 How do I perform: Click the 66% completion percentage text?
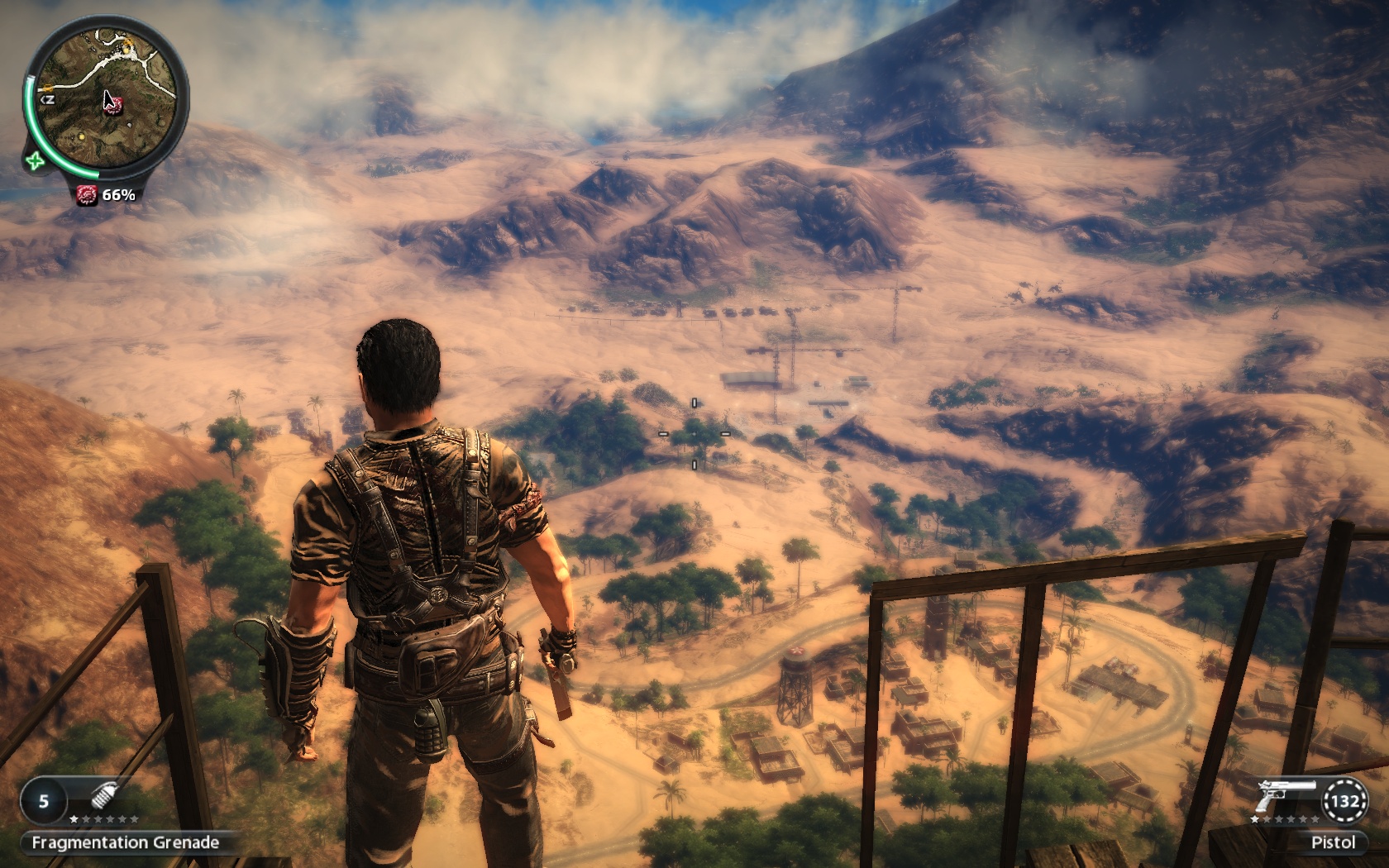coord(118,194)
